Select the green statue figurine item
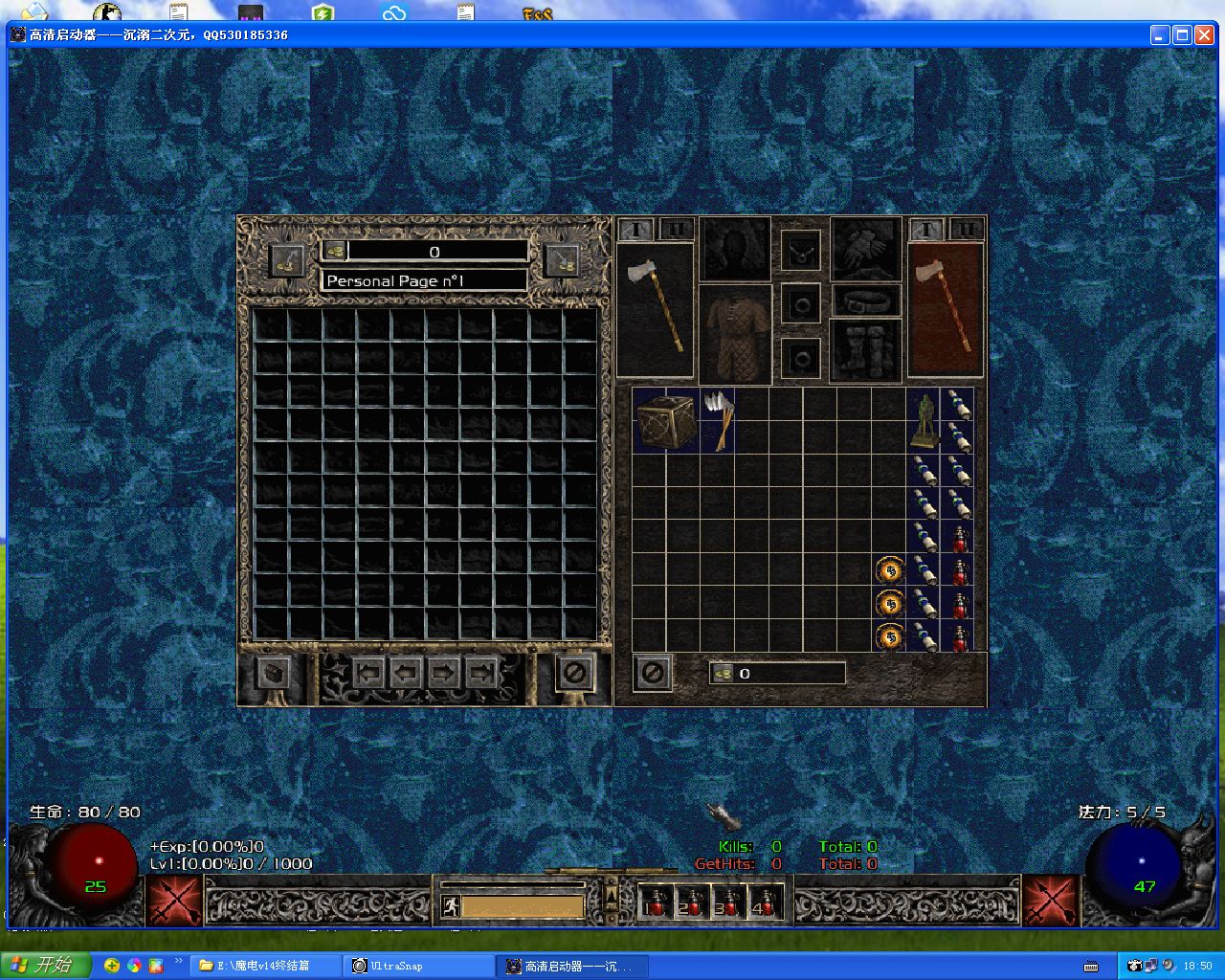Image resolution: width=1225 pixels, height=980 pixels. coord(924,420)
